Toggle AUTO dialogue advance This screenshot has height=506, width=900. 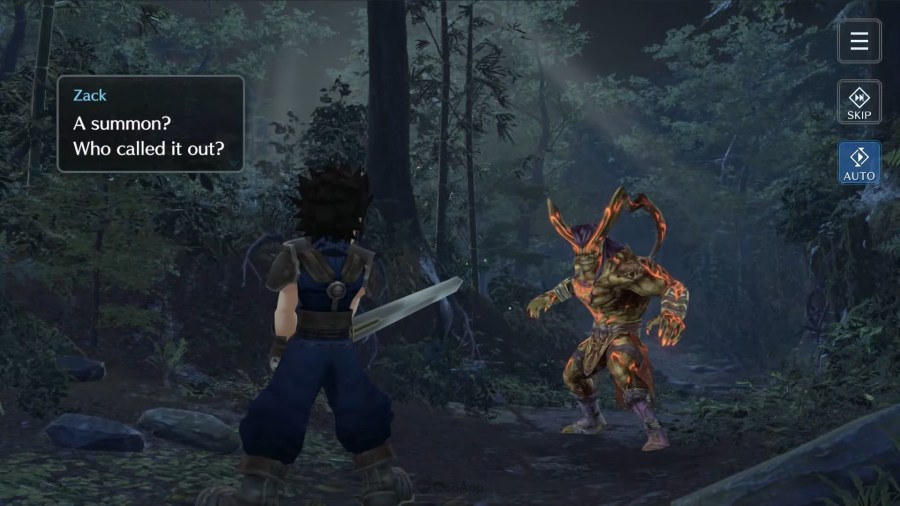pos(859,163)
